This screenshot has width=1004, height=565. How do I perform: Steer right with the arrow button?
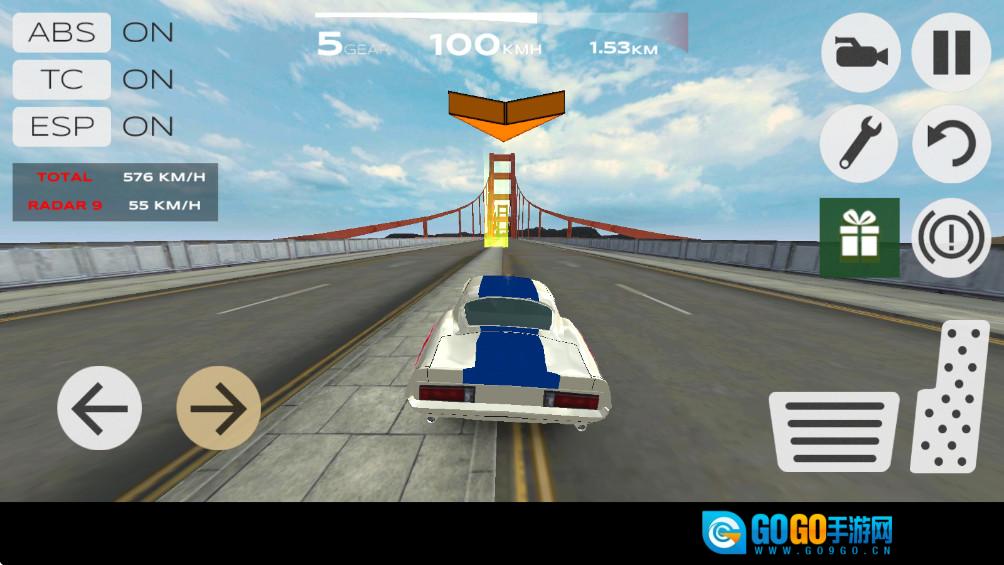pyautogui.click(x=218, y=408)
